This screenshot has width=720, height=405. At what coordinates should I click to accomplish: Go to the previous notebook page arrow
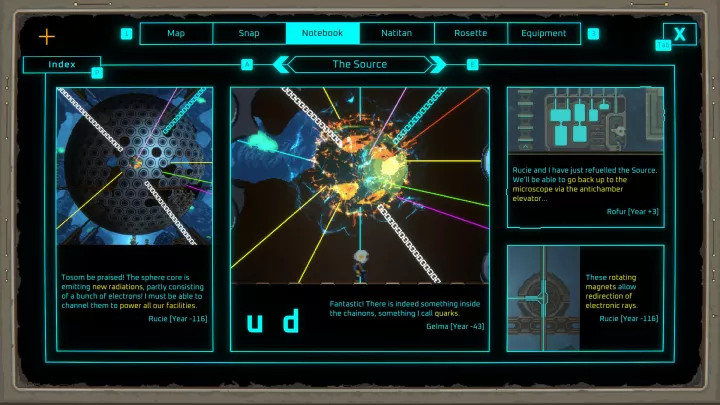pos(282,64)
